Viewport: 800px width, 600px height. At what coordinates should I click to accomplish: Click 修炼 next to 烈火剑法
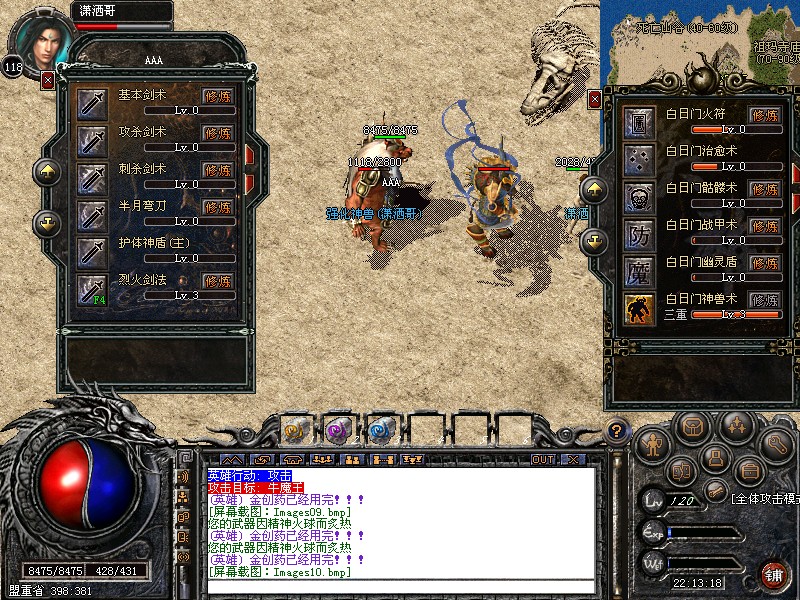[218, 282]
